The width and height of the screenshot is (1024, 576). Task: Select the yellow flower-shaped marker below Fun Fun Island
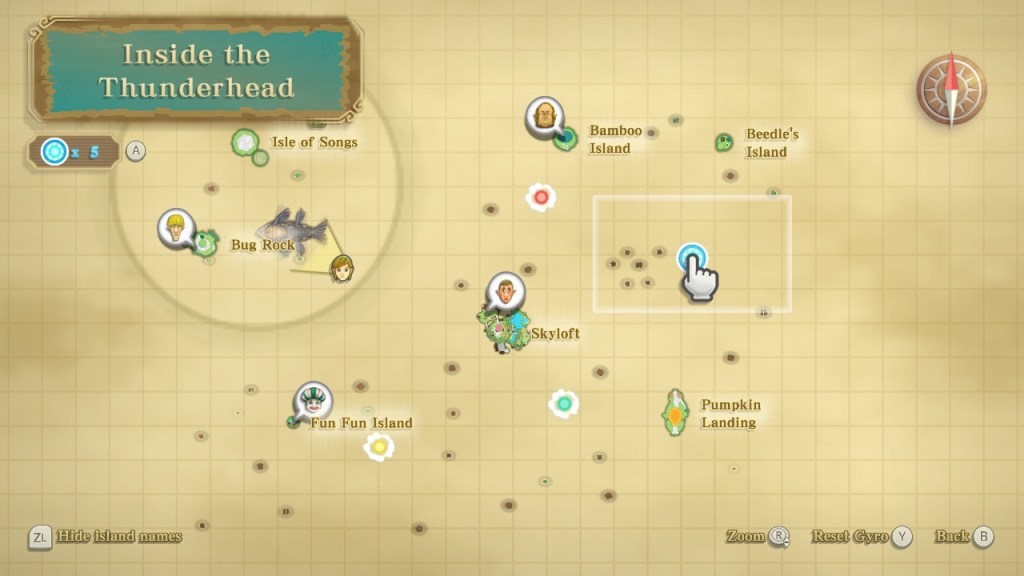pos(379,446)
